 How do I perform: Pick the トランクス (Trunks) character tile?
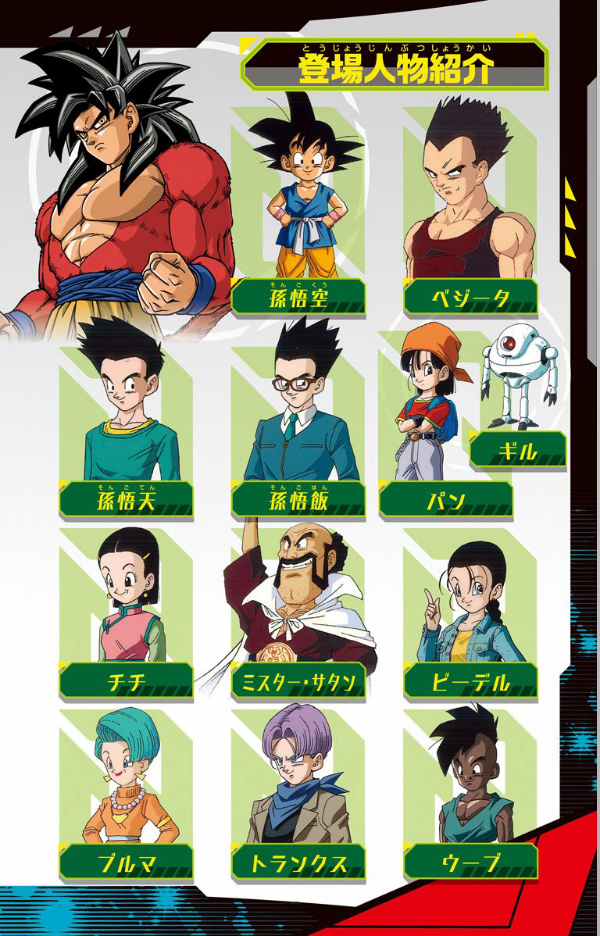point(298,790)
